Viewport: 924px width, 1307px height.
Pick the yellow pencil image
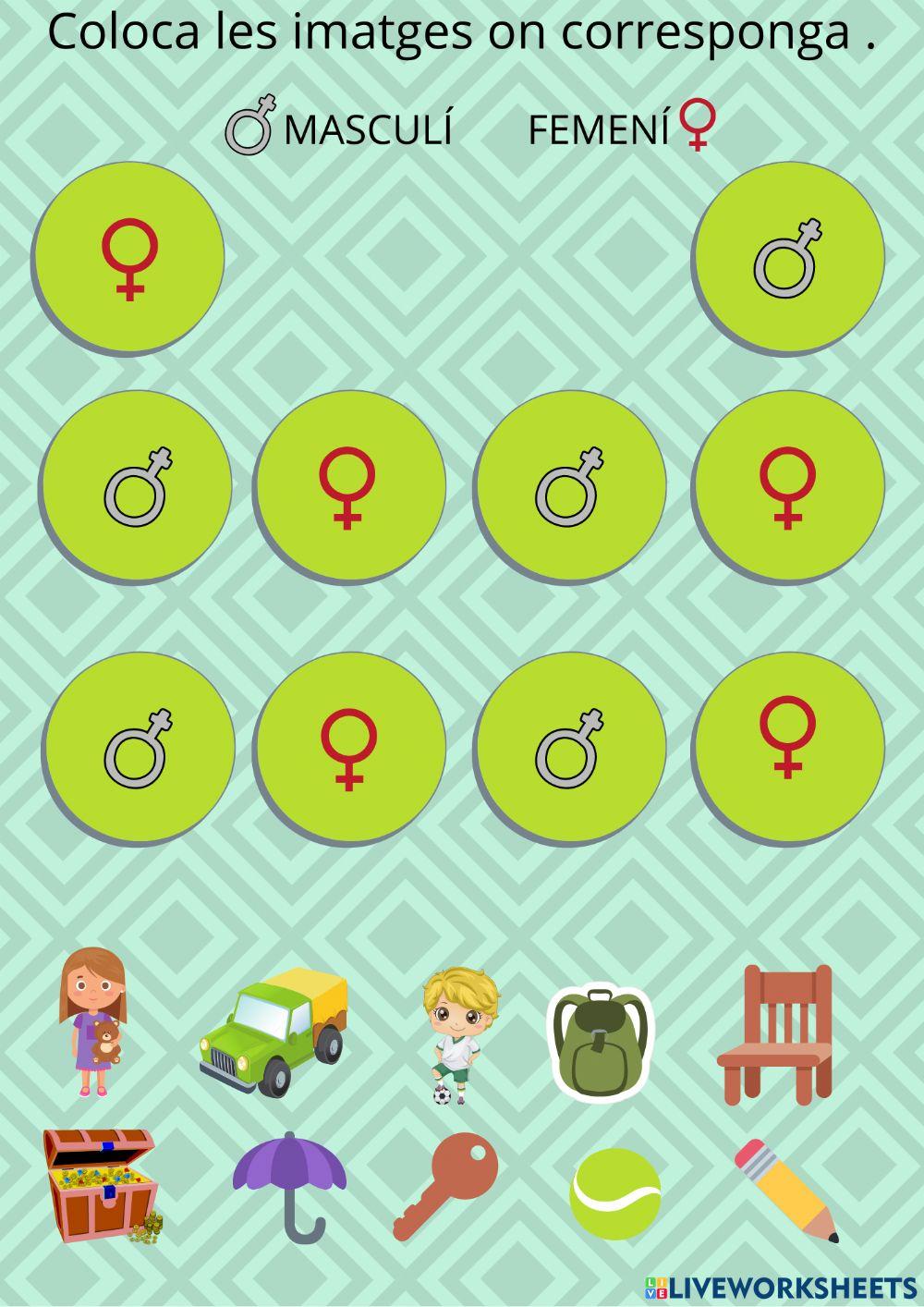(786, 1190)
